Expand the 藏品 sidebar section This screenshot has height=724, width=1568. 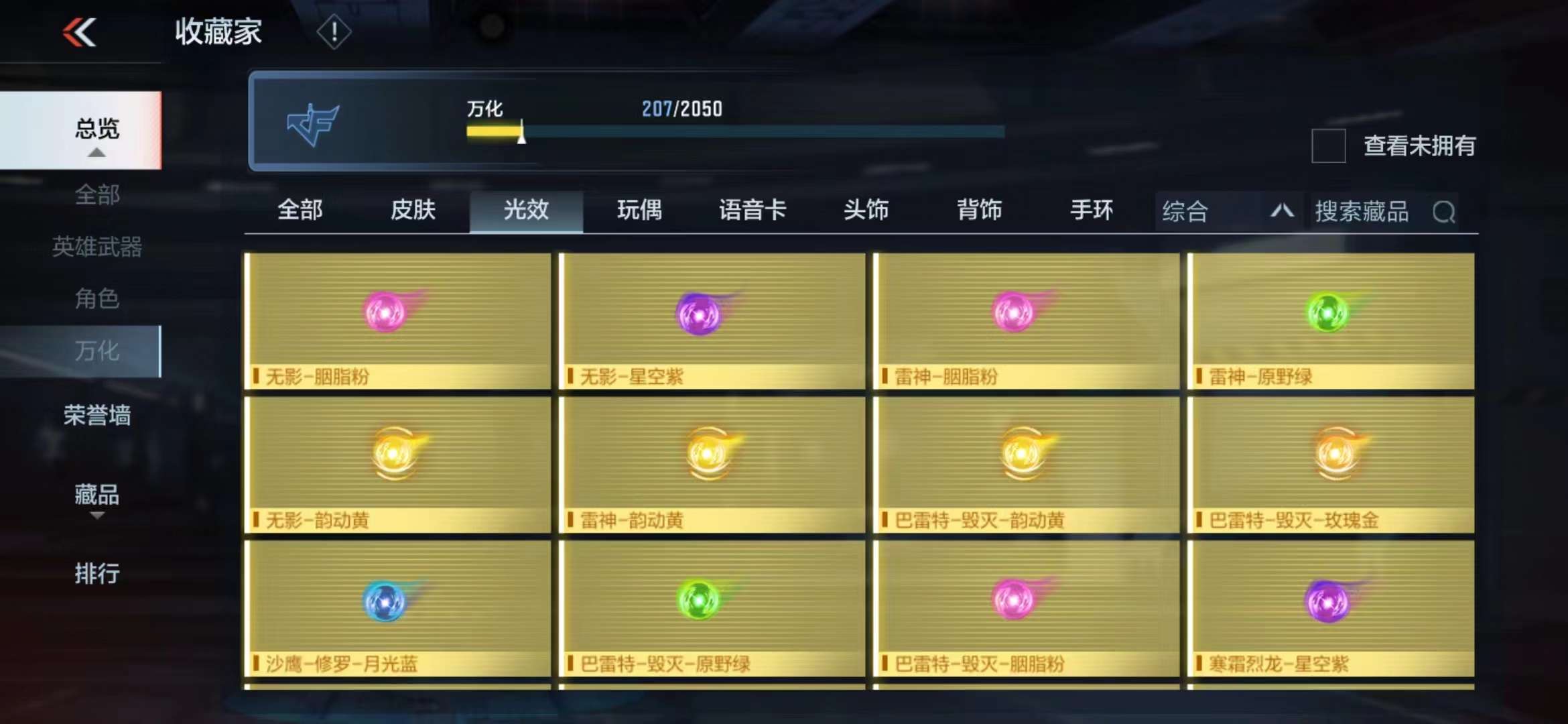click(96, 497)
